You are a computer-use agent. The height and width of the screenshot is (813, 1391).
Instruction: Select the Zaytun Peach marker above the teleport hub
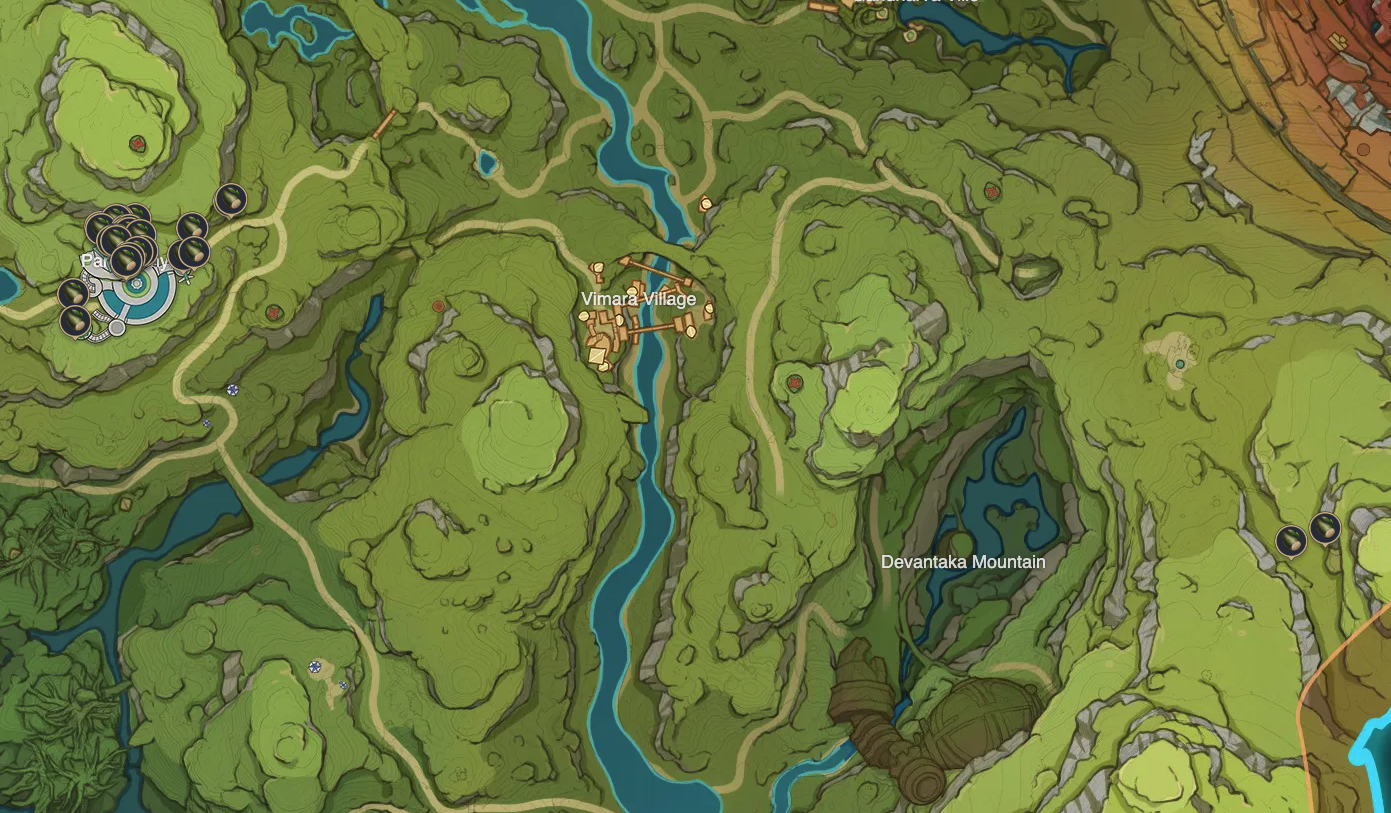point(125,260)
